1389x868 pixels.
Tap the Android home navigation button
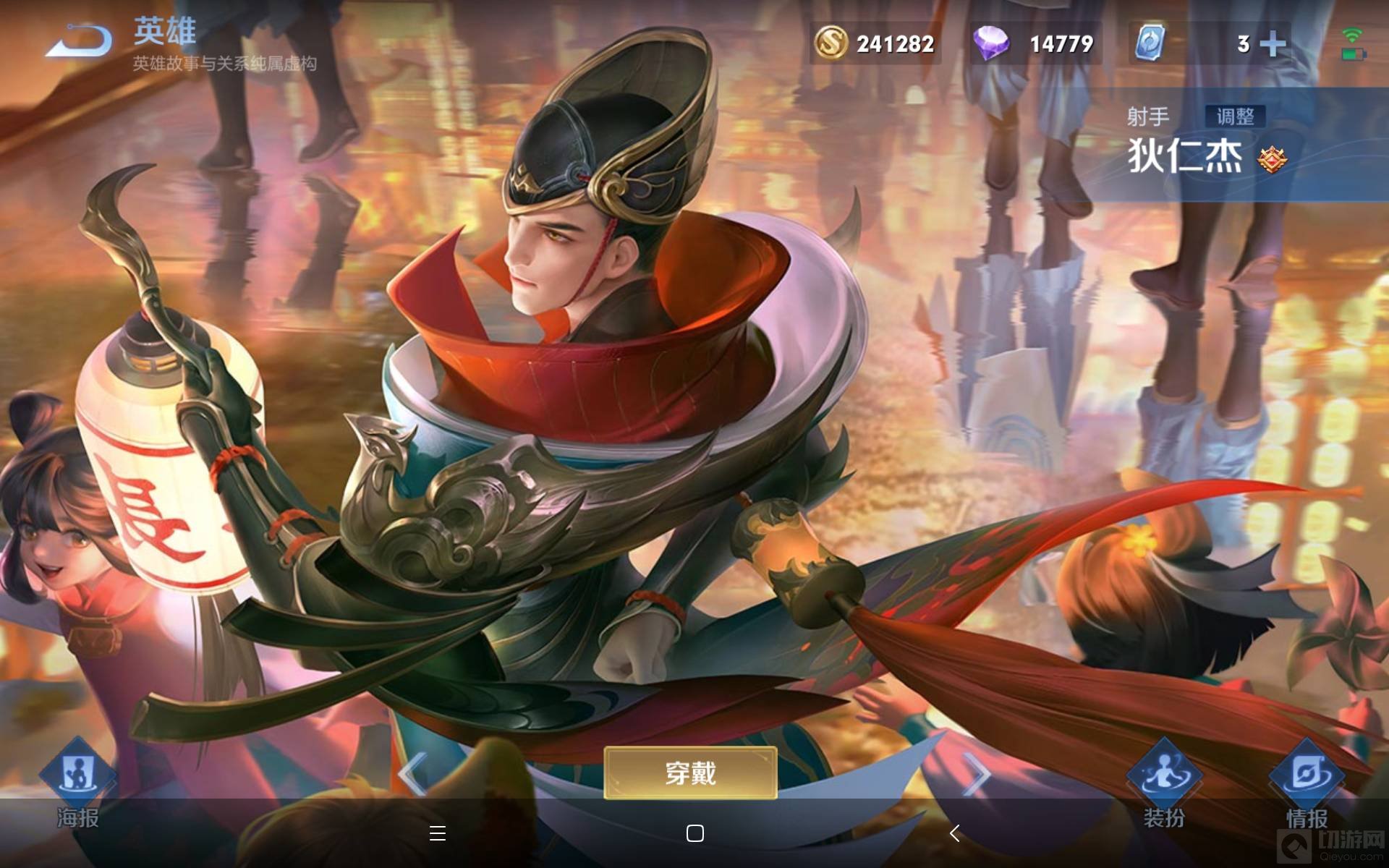click(x=694, y=833)
